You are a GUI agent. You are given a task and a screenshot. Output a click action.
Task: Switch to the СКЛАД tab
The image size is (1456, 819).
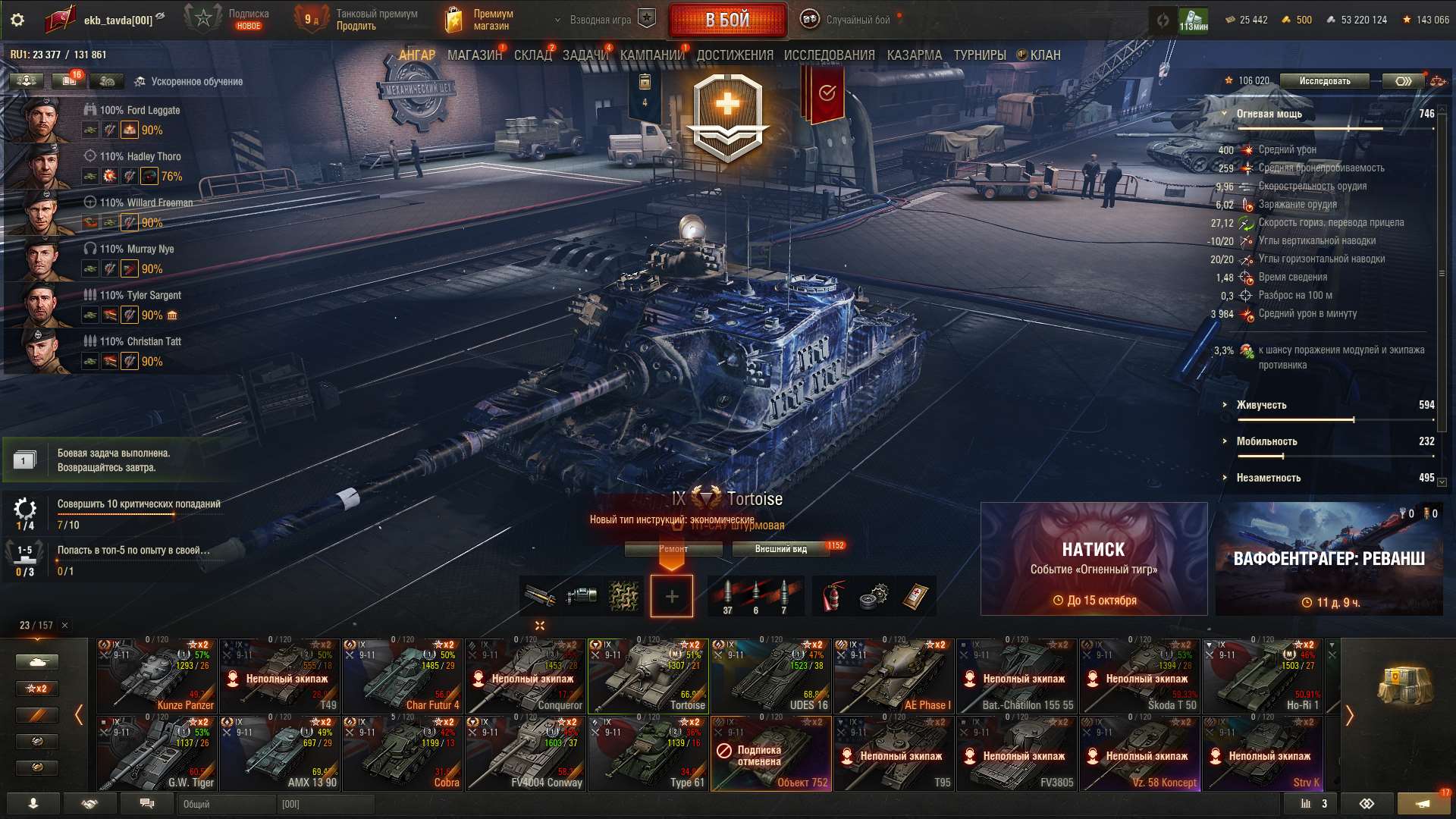533,55
